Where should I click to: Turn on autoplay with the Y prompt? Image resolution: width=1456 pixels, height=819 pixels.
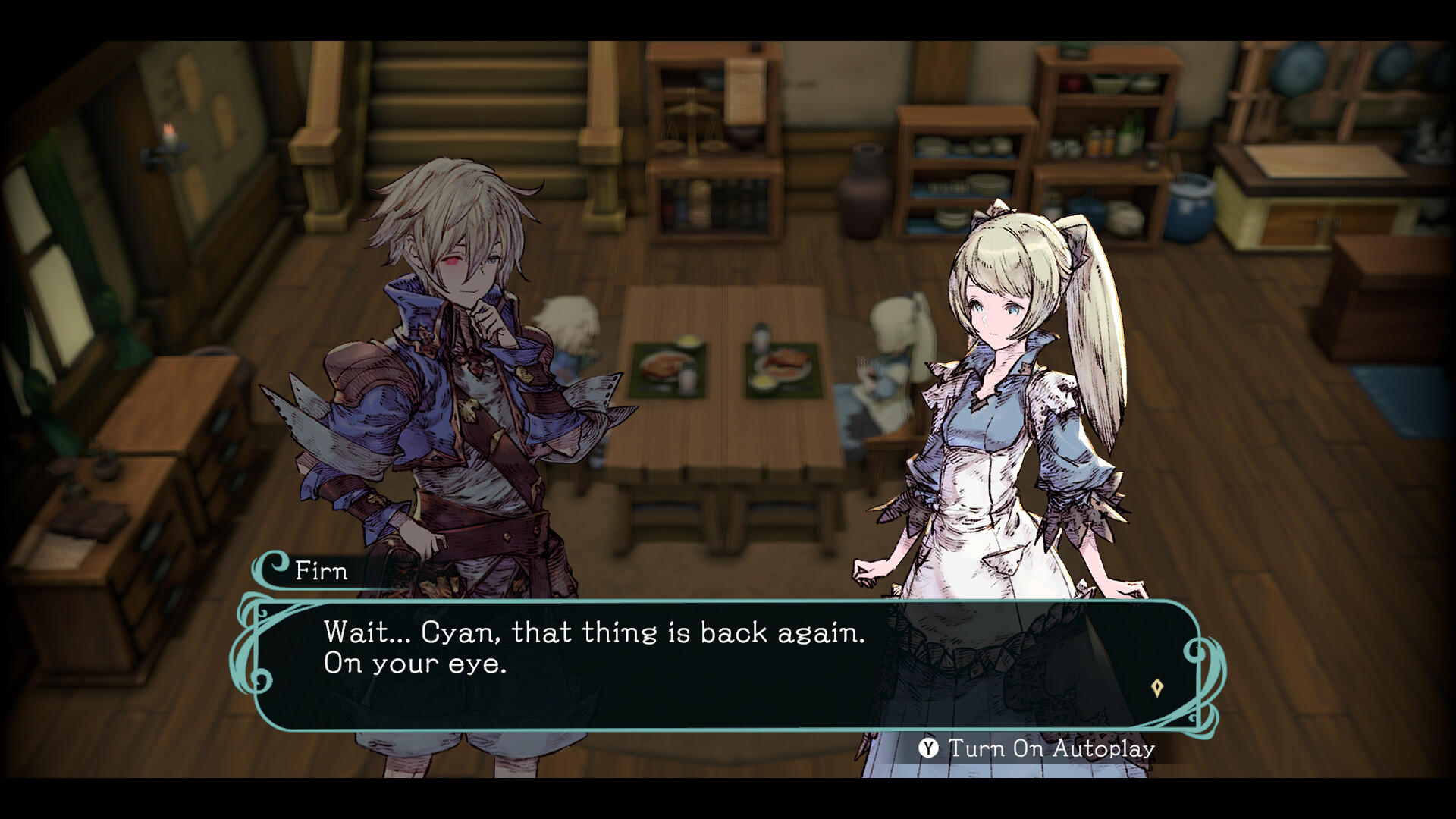click(x=927, y=748)
